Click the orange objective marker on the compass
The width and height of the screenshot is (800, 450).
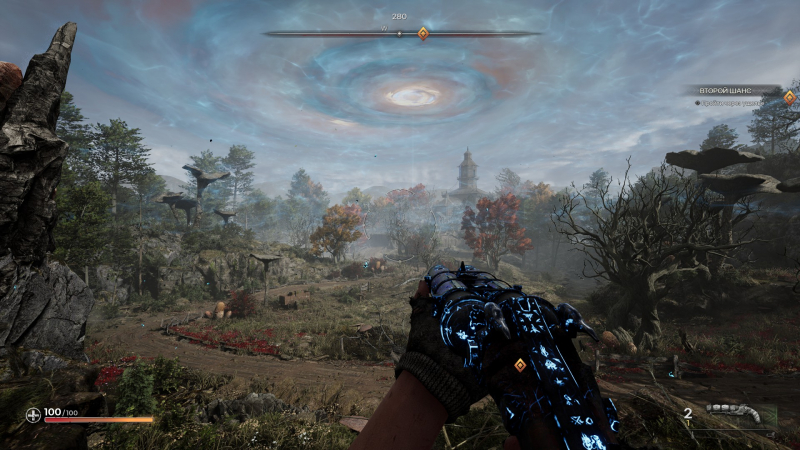pyautogui.click(x=423, y=34)
